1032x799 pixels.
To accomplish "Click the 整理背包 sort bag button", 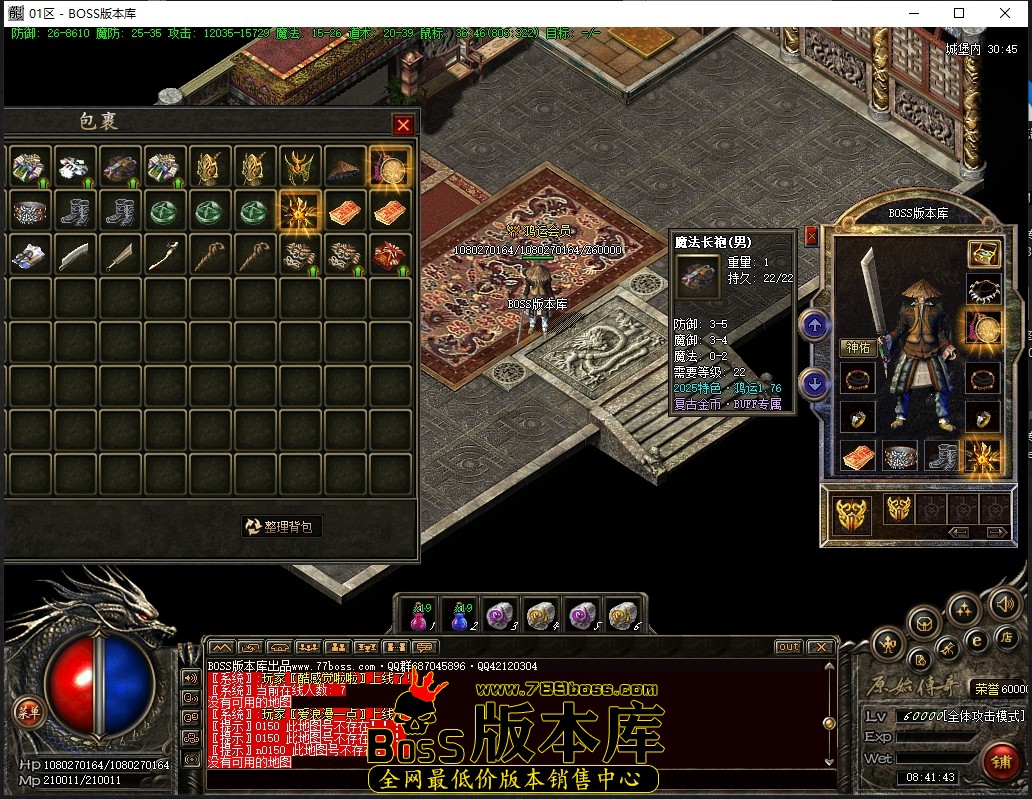I will pyautogui.click(x=283, y=526).
